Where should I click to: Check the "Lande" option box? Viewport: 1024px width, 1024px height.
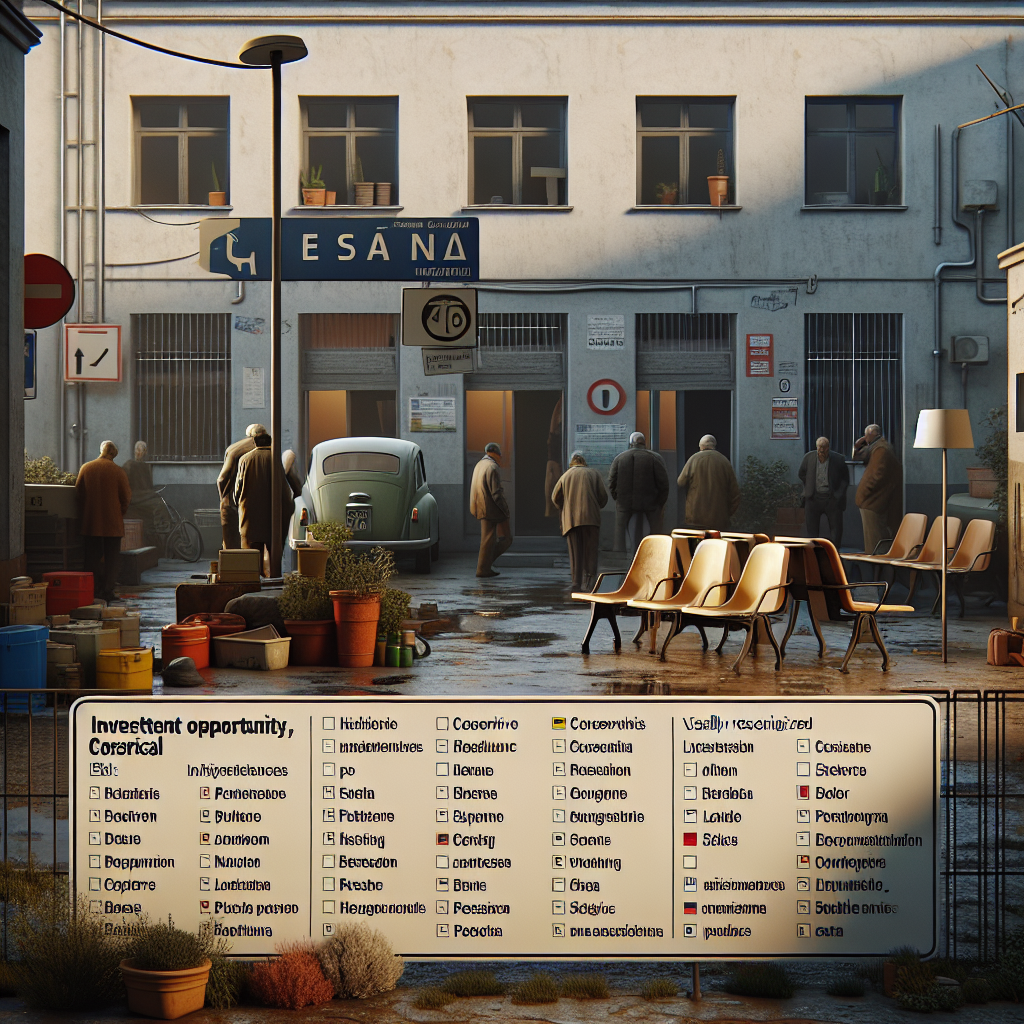pos(689,817)
